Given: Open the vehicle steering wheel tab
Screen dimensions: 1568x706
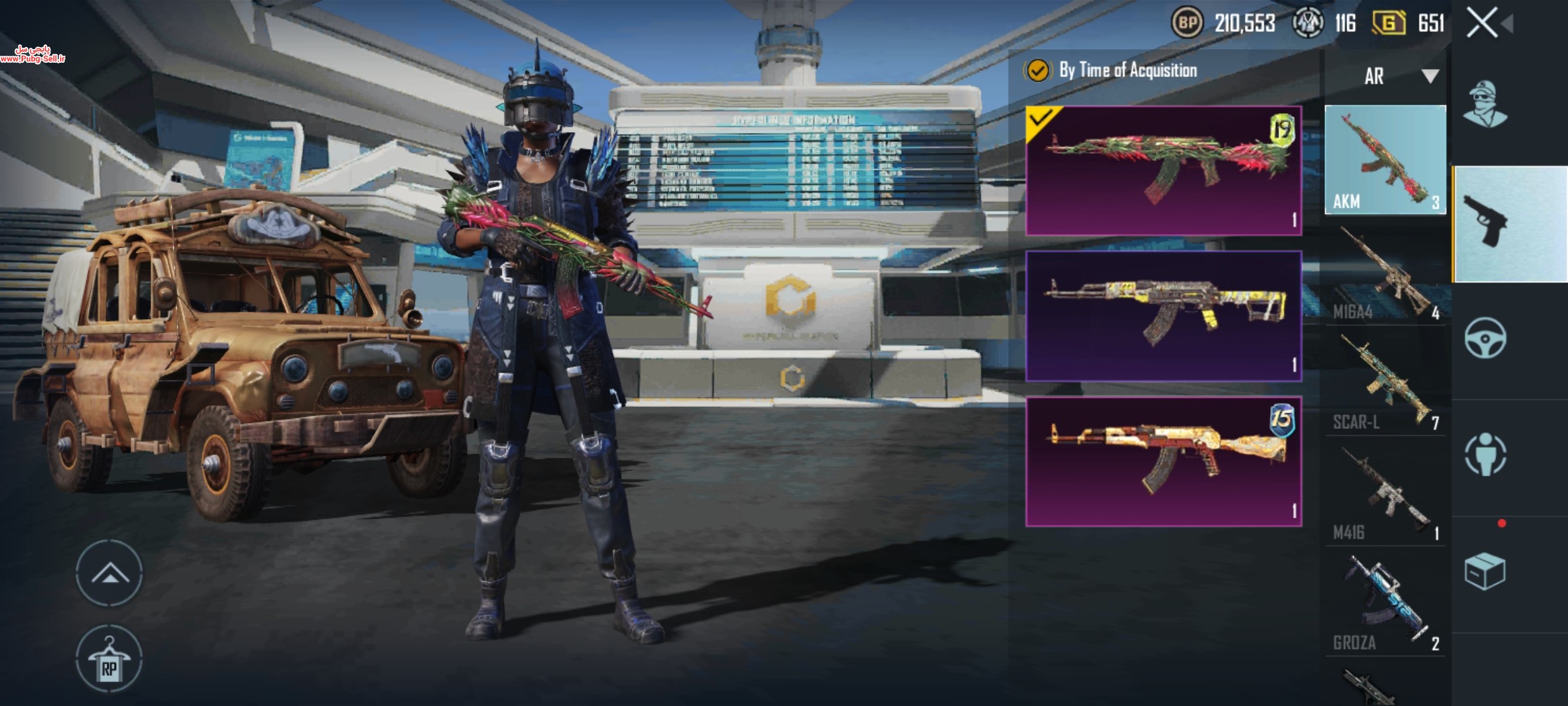Looking at the screenshot, I should click(1486, 339).
